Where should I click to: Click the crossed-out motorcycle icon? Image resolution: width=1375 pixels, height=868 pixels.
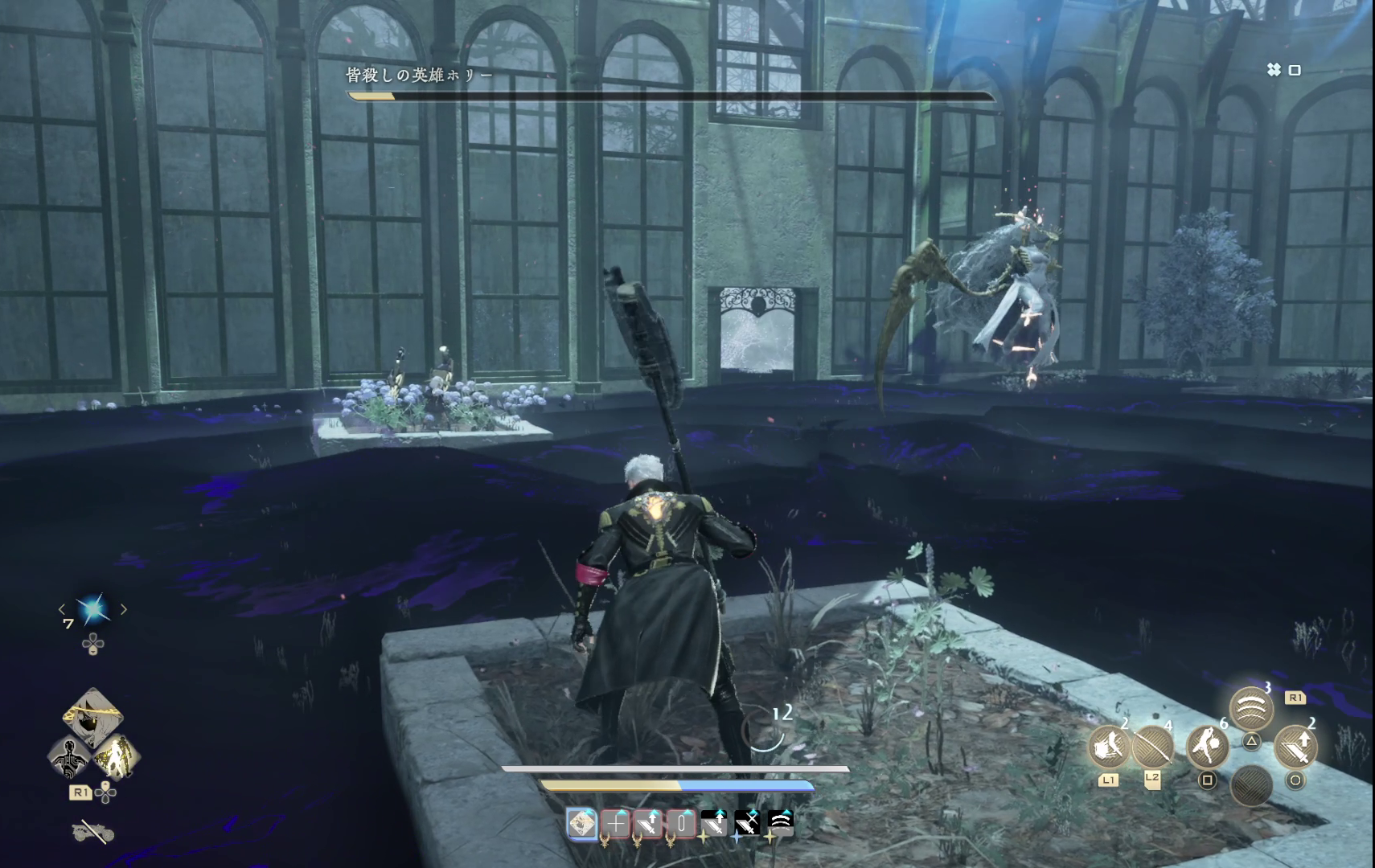92,833
